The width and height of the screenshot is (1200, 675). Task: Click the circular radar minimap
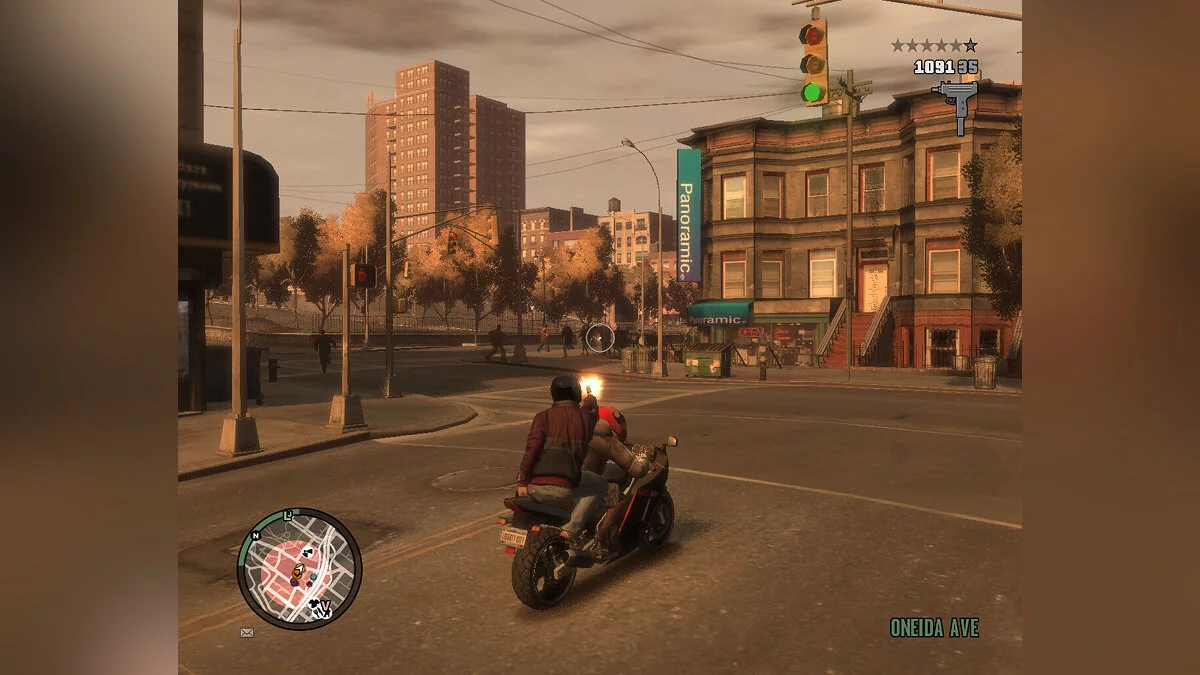tap(299, 568)
